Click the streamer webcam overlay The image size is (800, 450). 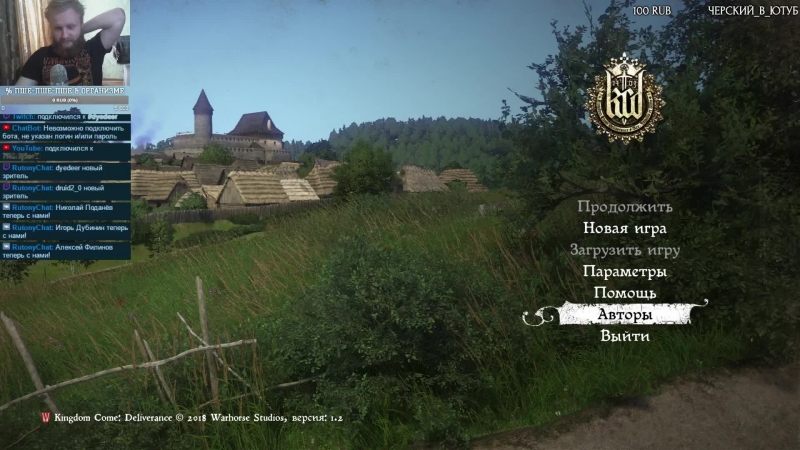coord(65,45)
